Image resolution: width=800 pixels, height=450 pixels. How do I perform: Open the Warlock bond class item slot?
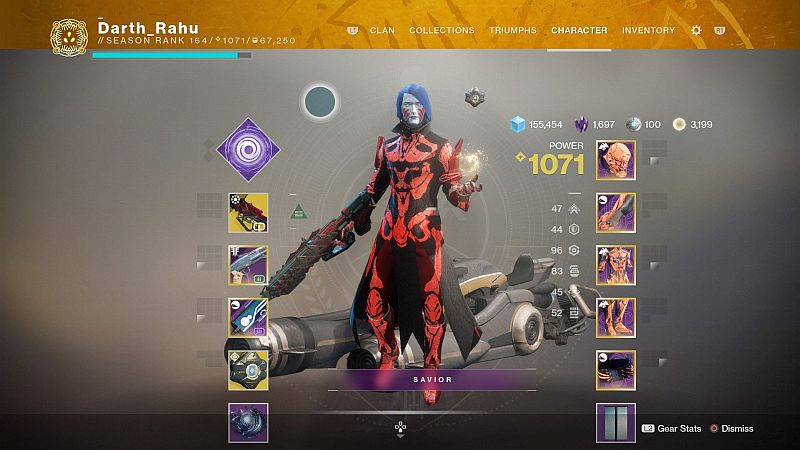coord(616,369)
